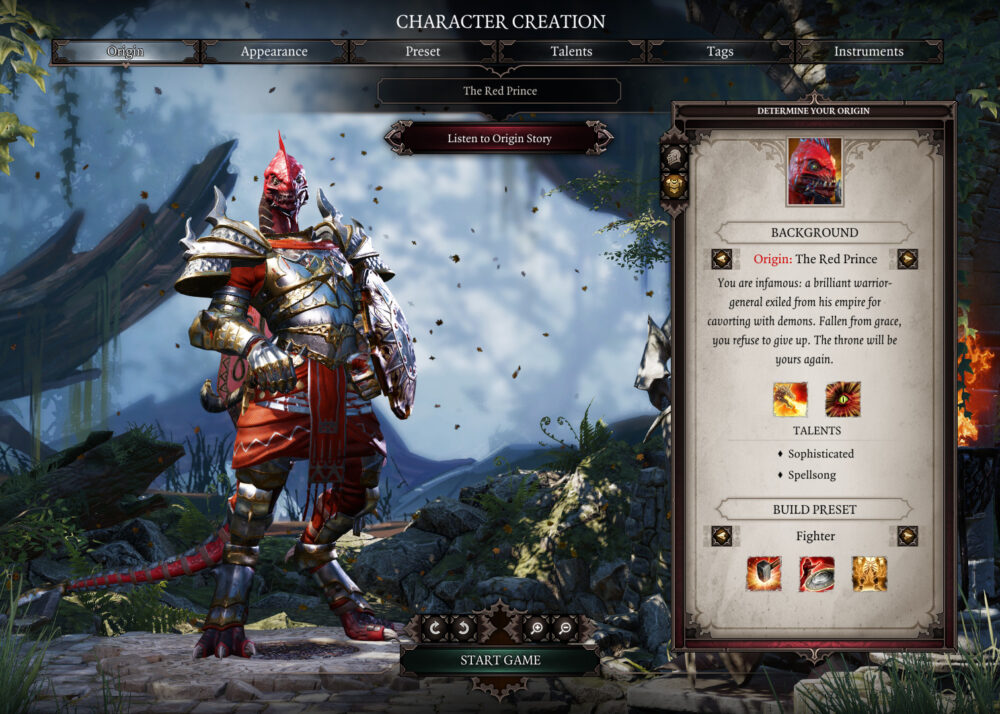This screenshot has height=714, width=1000.
Task: Inspect the hammer strike preset skill icon
Action: pos(763,573)
